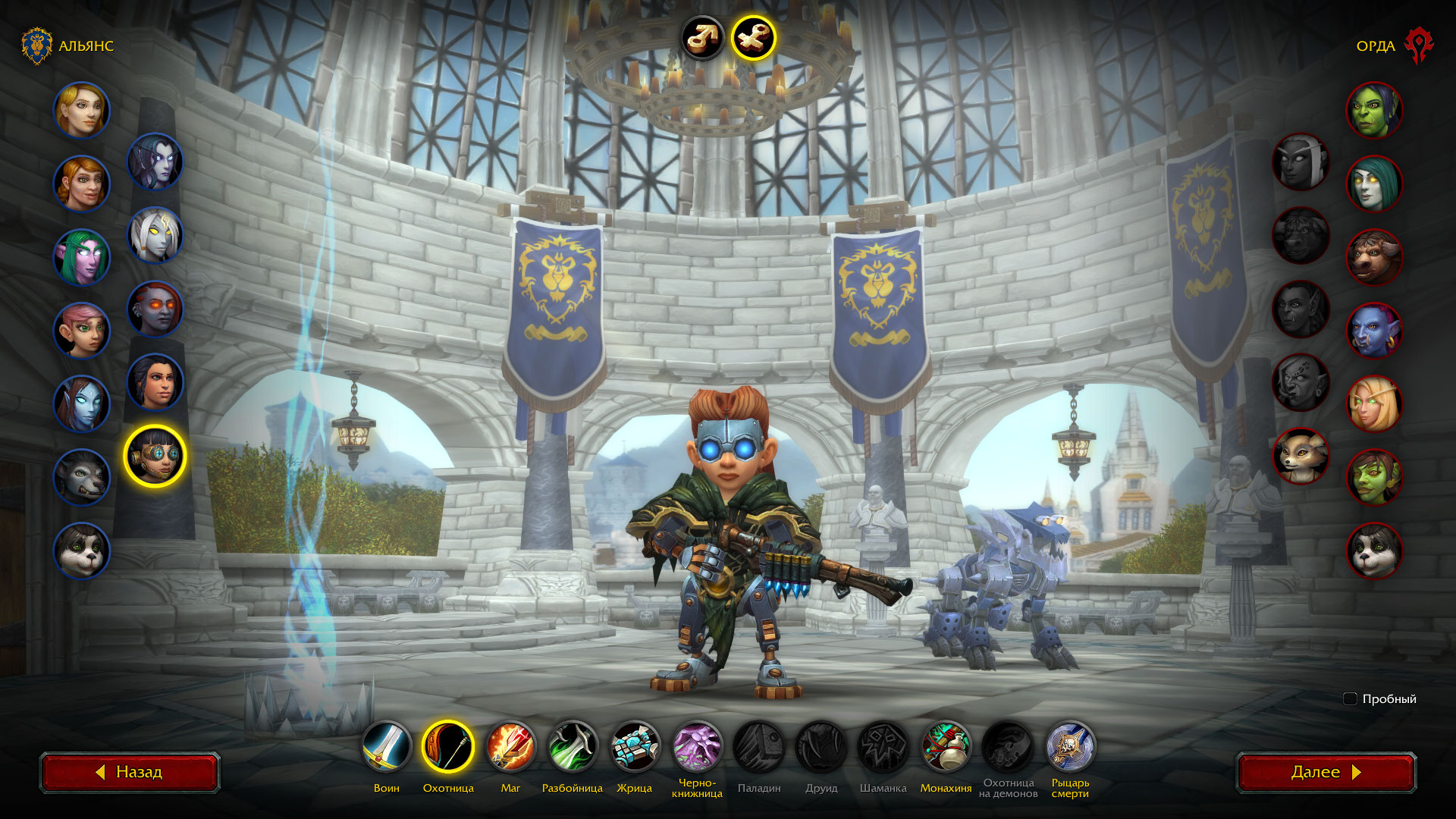Select the Разбойница rogue class

[573, 746]
